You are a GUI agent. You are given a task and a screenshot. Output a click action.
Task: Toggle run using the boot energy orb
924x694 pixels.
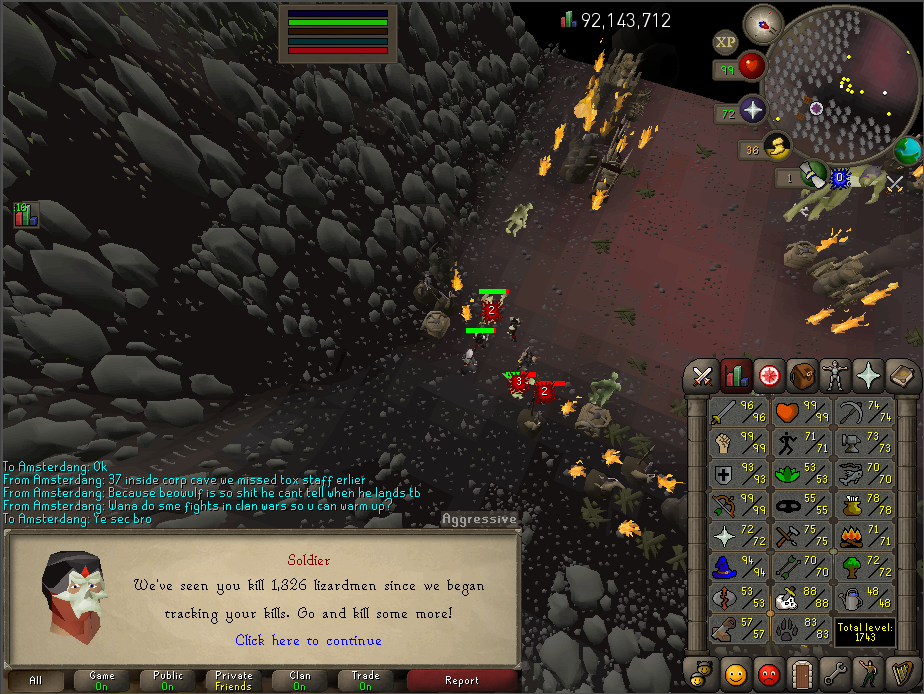pos(778,147)
